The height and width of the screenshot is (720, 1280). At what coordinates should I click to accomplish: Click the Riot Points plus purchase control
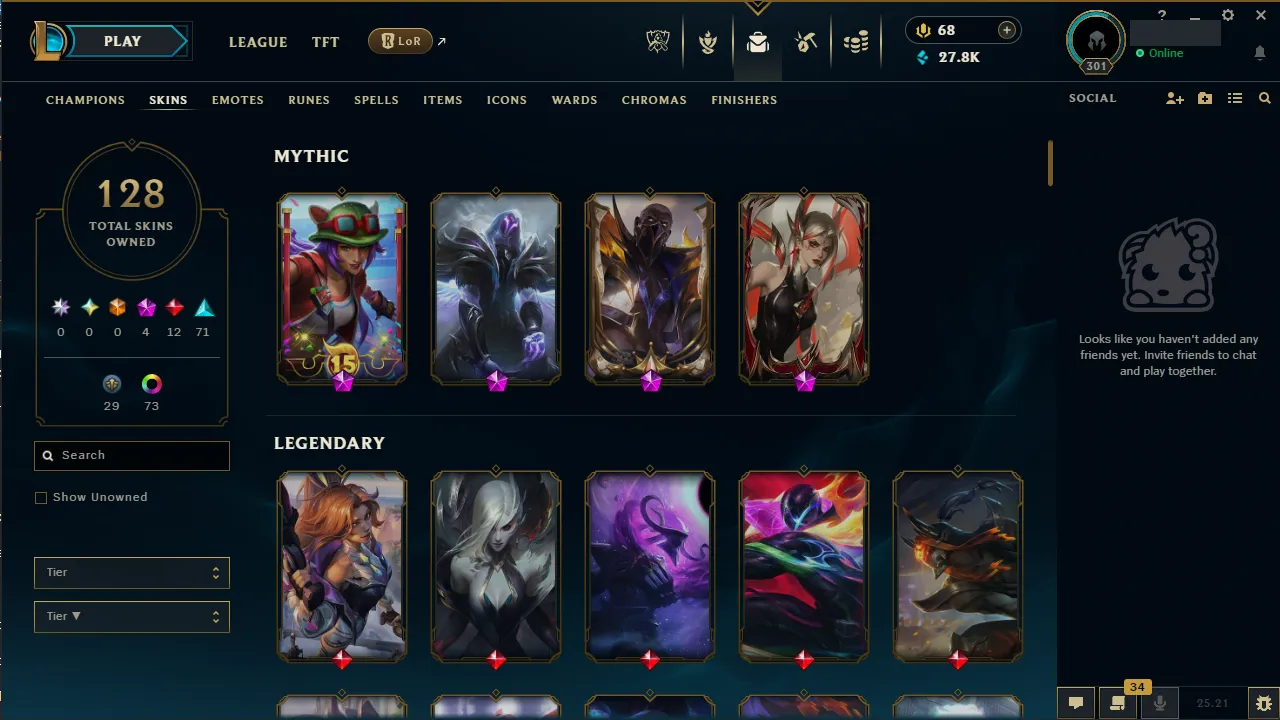click(1006, 30)
